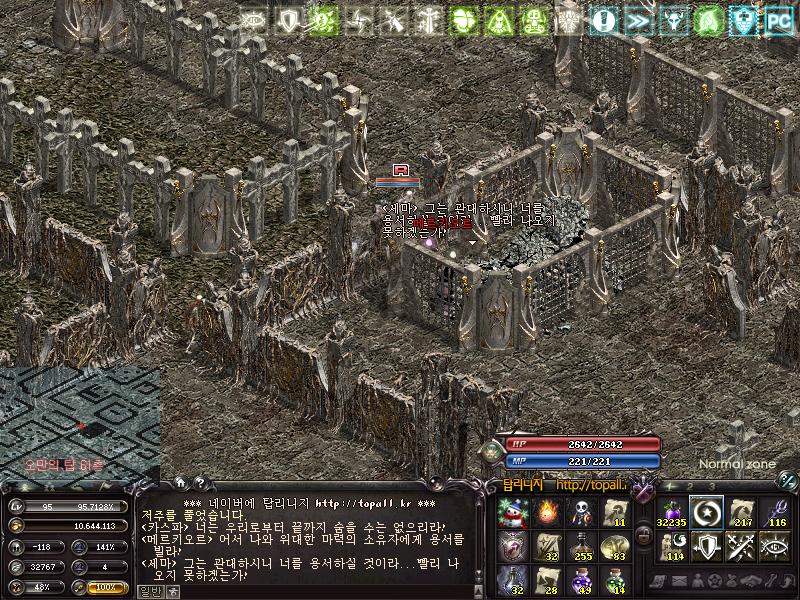800x600 pixels.
Task: Activate the shield skill in the quickbar
Action: (707, 546)
